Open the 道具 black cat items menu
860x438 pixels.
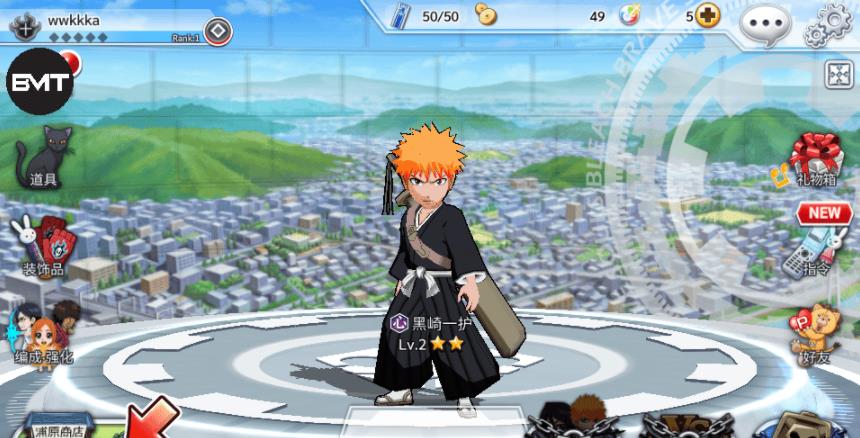tap(44, 157)
